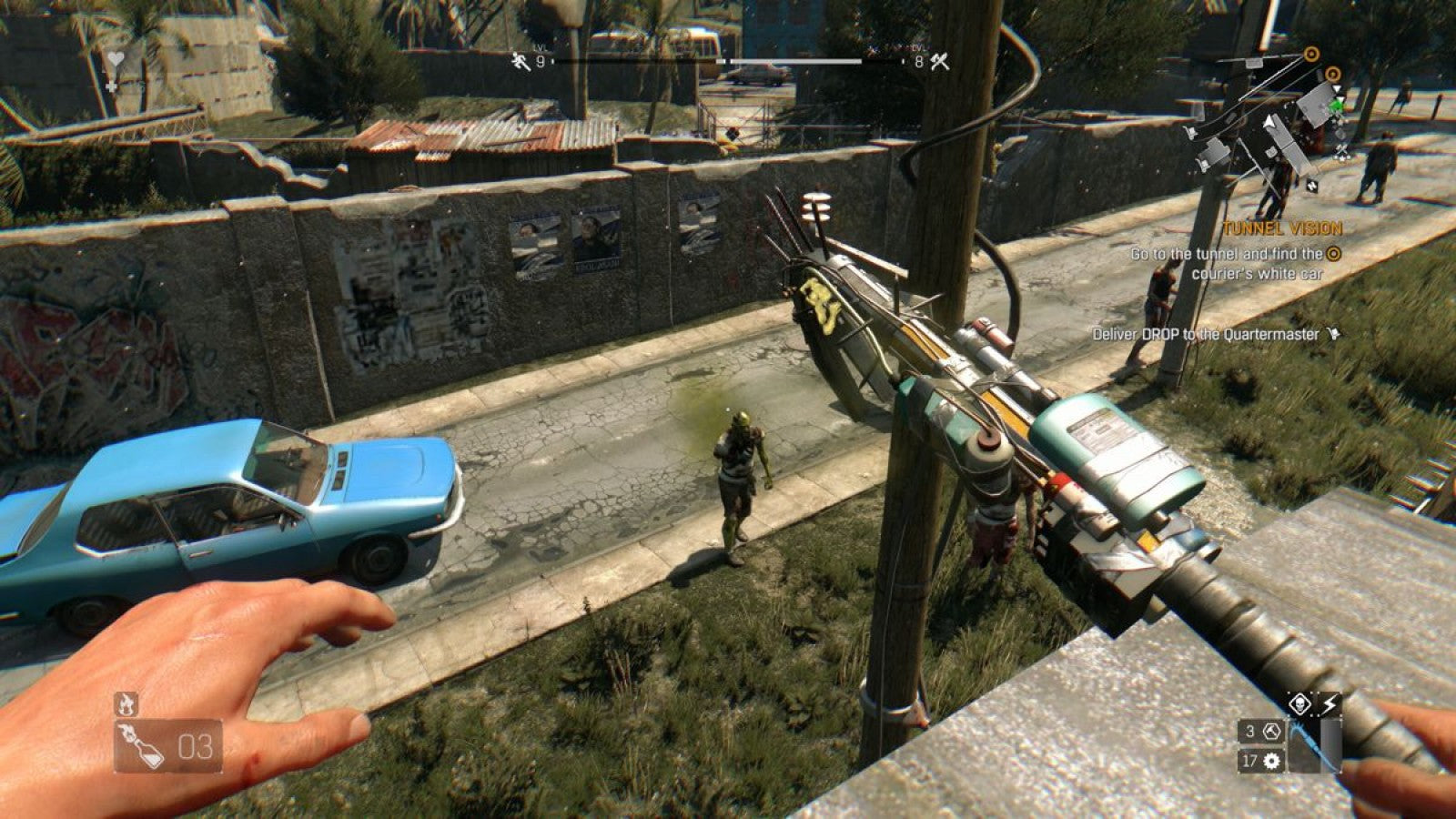Viewport: 1456px width, 819px height.
Task: Select the blue pickaxe weapon thumbnail
Action: click(x=1304, y=746)
